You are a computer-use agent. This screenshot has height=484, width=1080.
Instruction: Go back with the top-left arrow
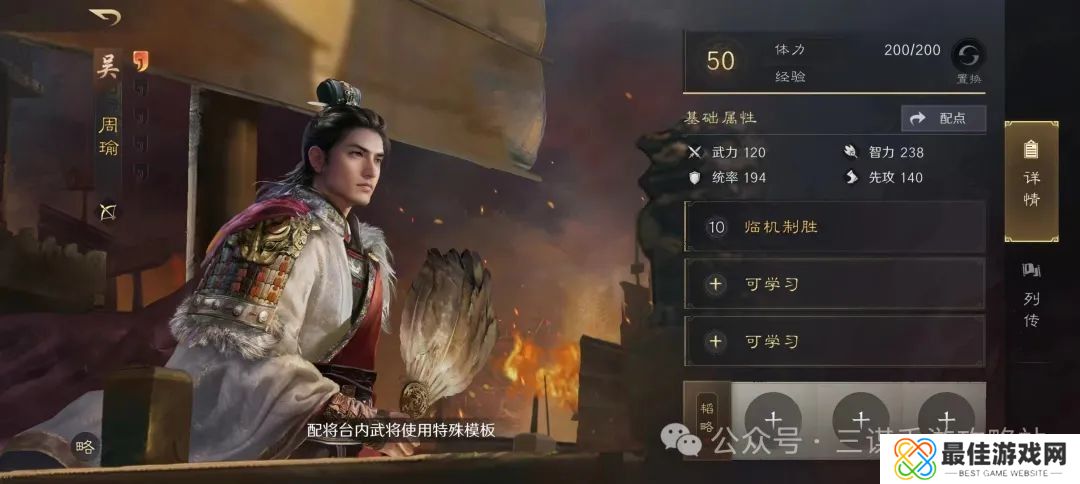click(105, 17)
